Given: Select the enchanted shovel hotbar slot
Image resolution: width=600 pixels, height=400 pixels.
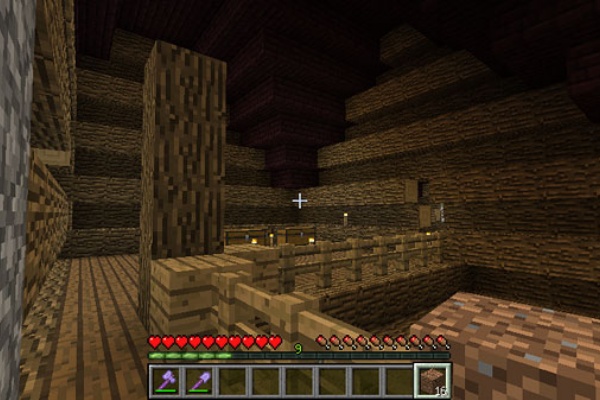Looking at the screenshot, I should pos(200,381).
